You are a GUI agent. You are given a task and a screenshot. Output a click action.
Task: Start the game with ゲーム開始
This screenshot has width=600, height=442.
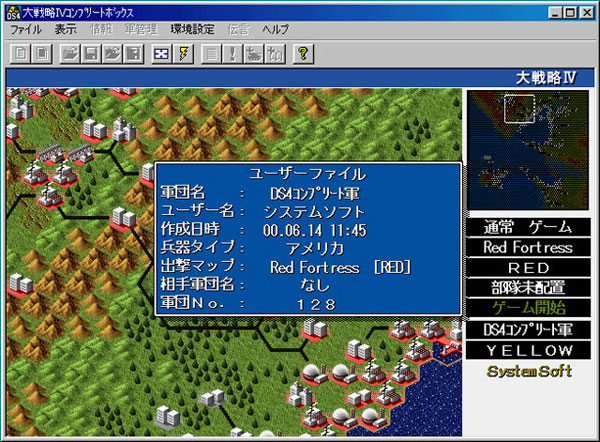(x=527, y=307)
